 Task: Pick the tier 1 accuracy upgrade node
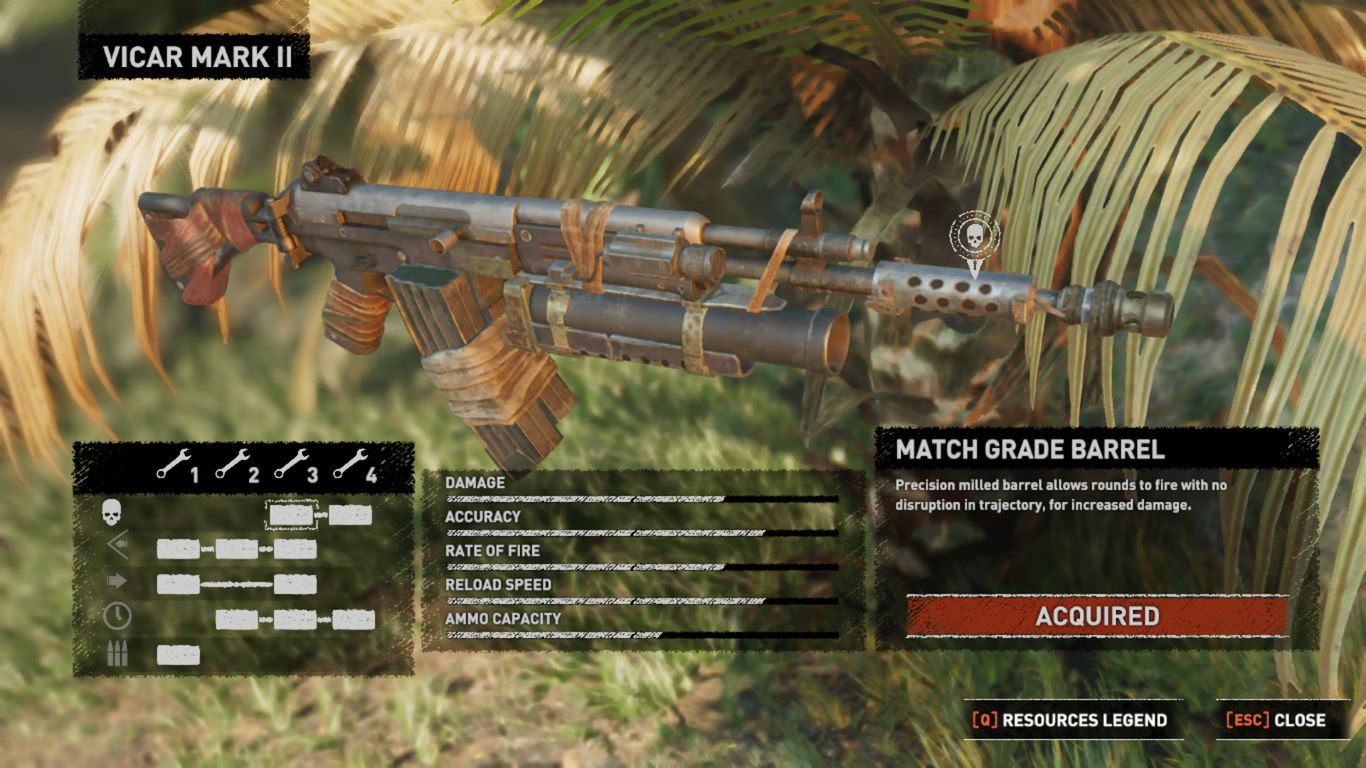[x=178, y=549]
